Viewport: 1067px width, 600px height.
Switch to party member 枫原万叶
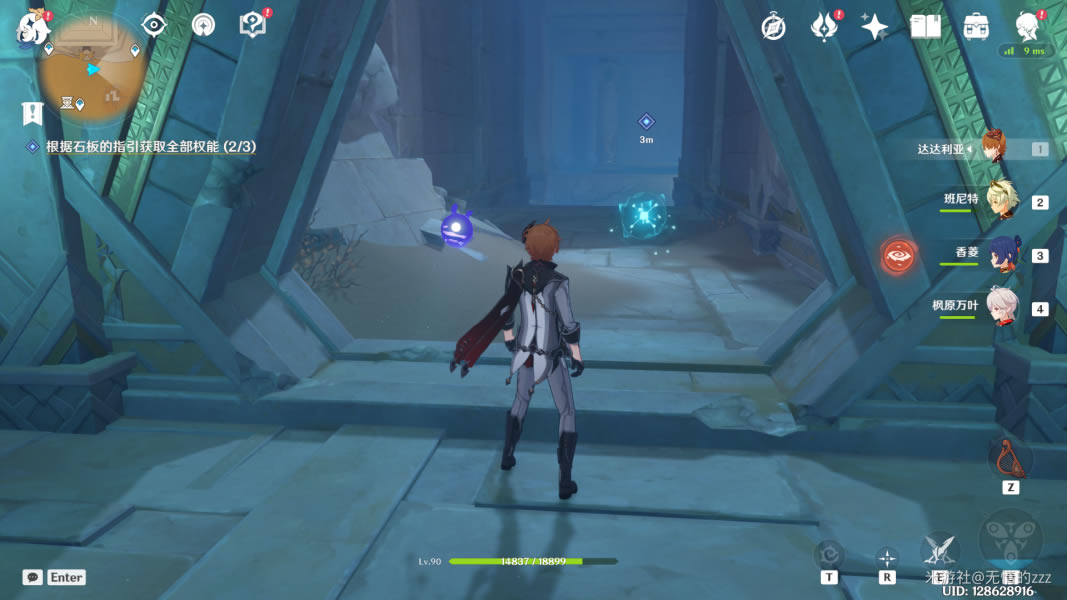(x=1000, y=306)
